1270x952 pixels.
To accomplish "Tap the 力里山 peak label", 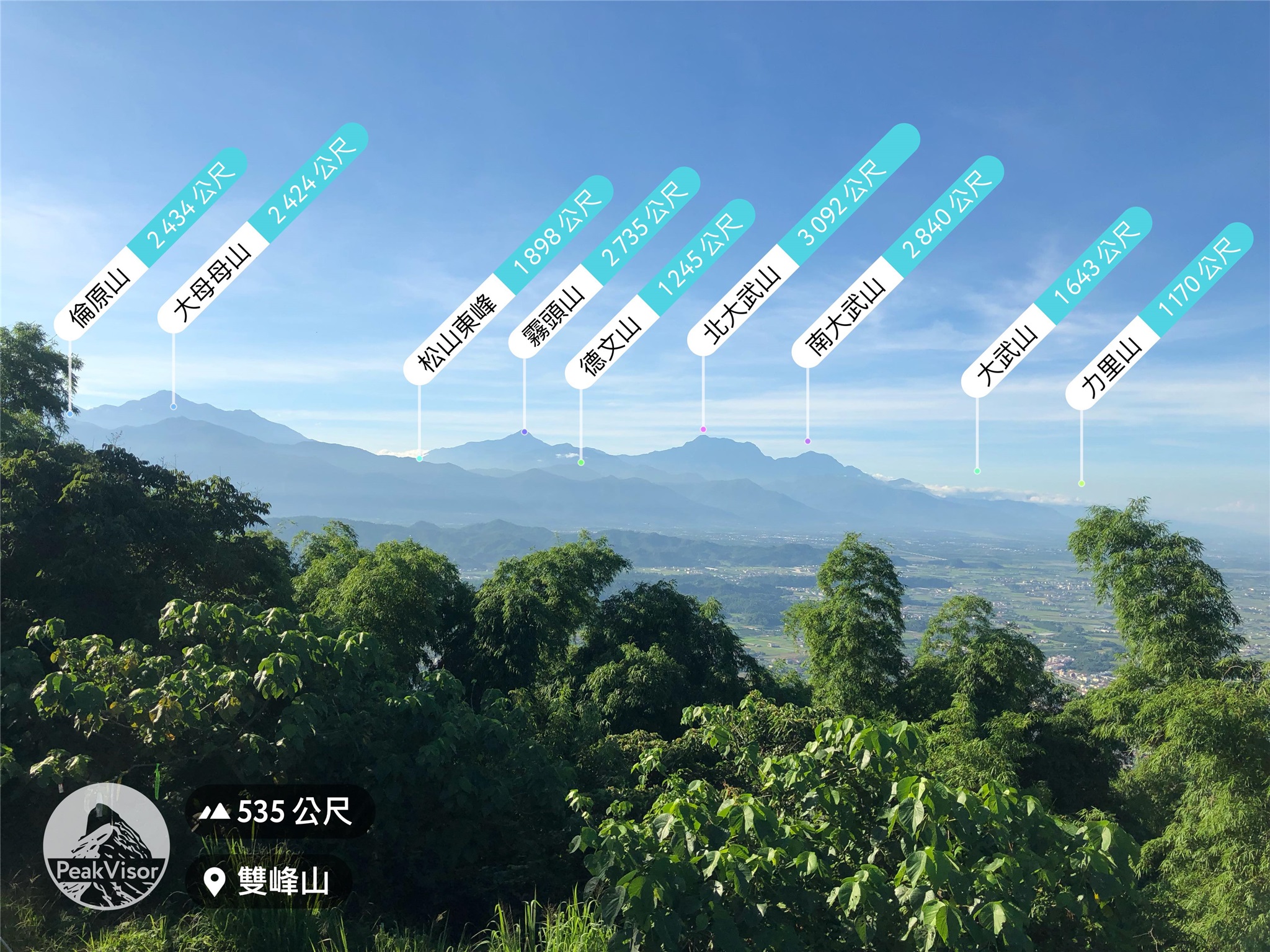I will 1160,316.
